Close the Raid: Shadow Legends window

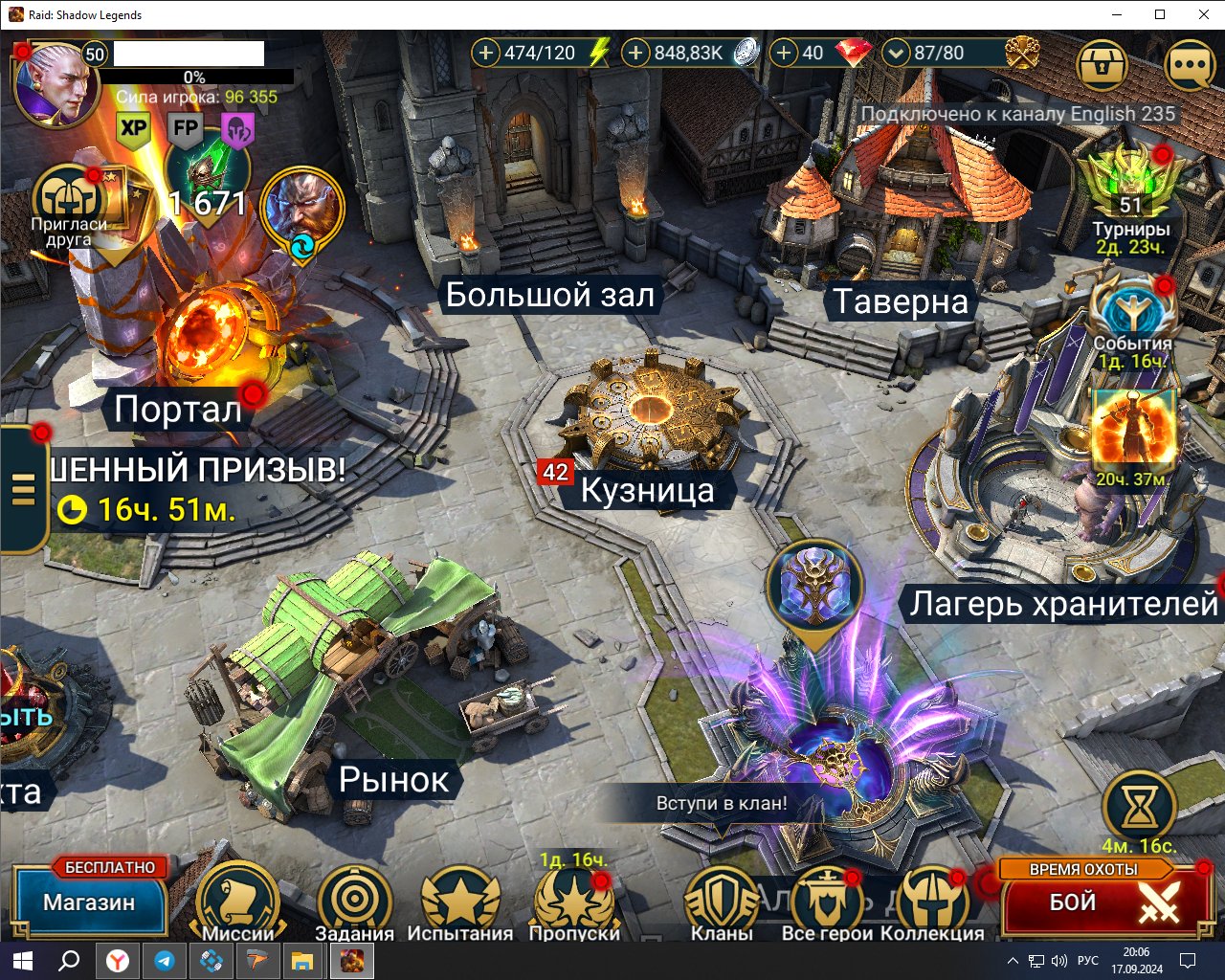(1204, 14)
